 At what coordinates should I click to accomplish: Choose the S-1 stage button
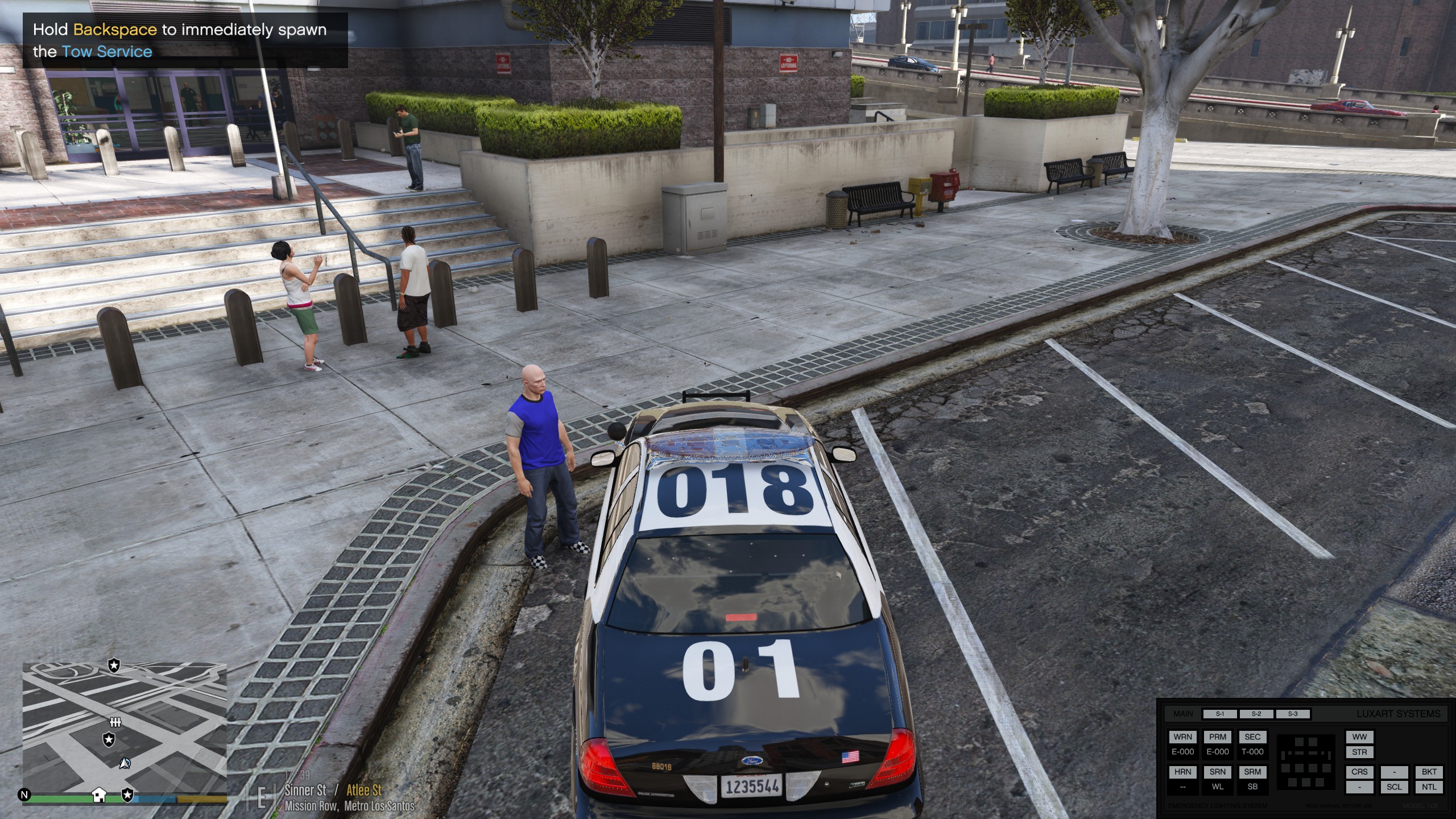click(1220, 714)
